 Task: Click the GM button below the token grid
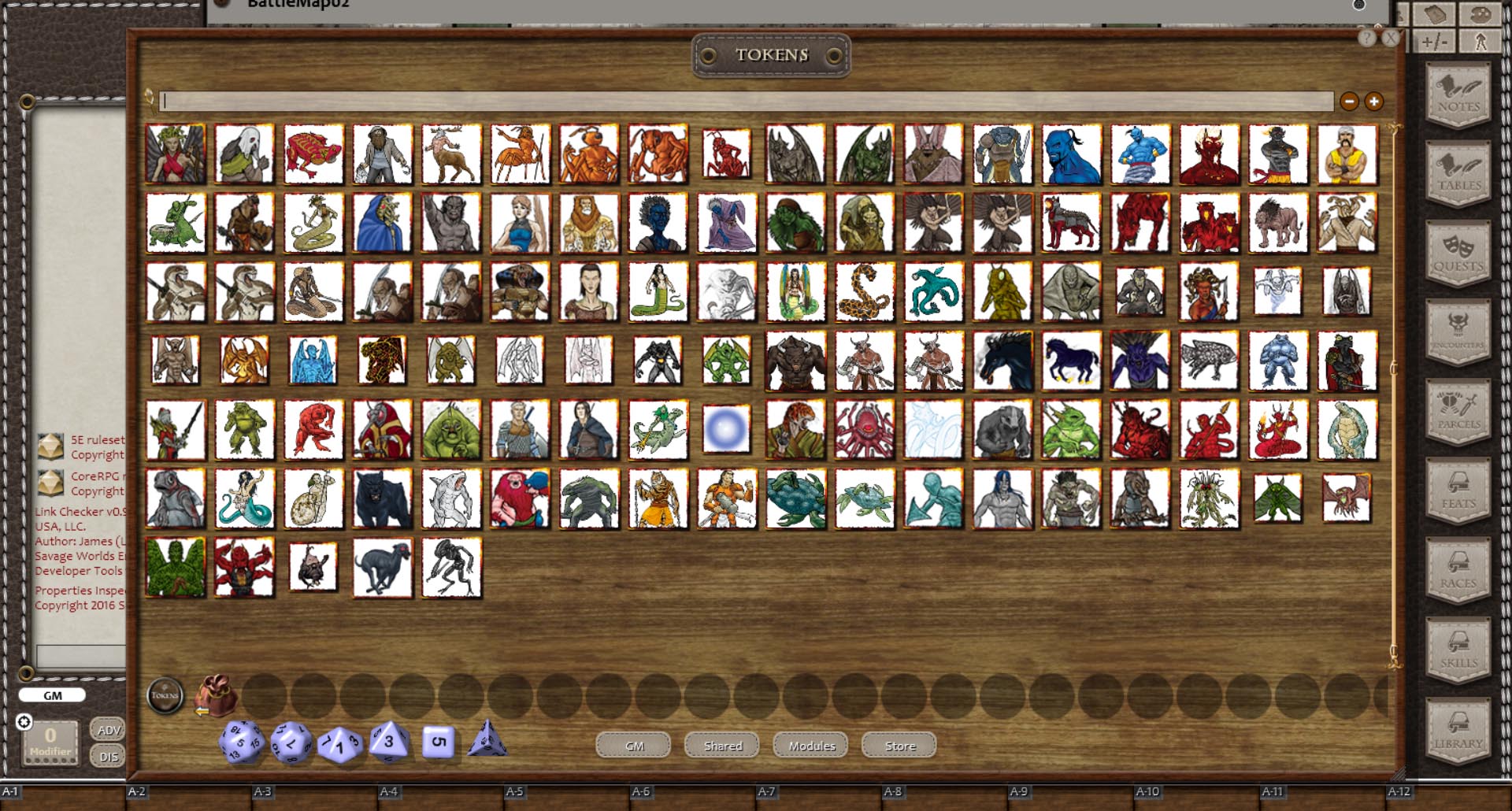[x=632, y=745]
